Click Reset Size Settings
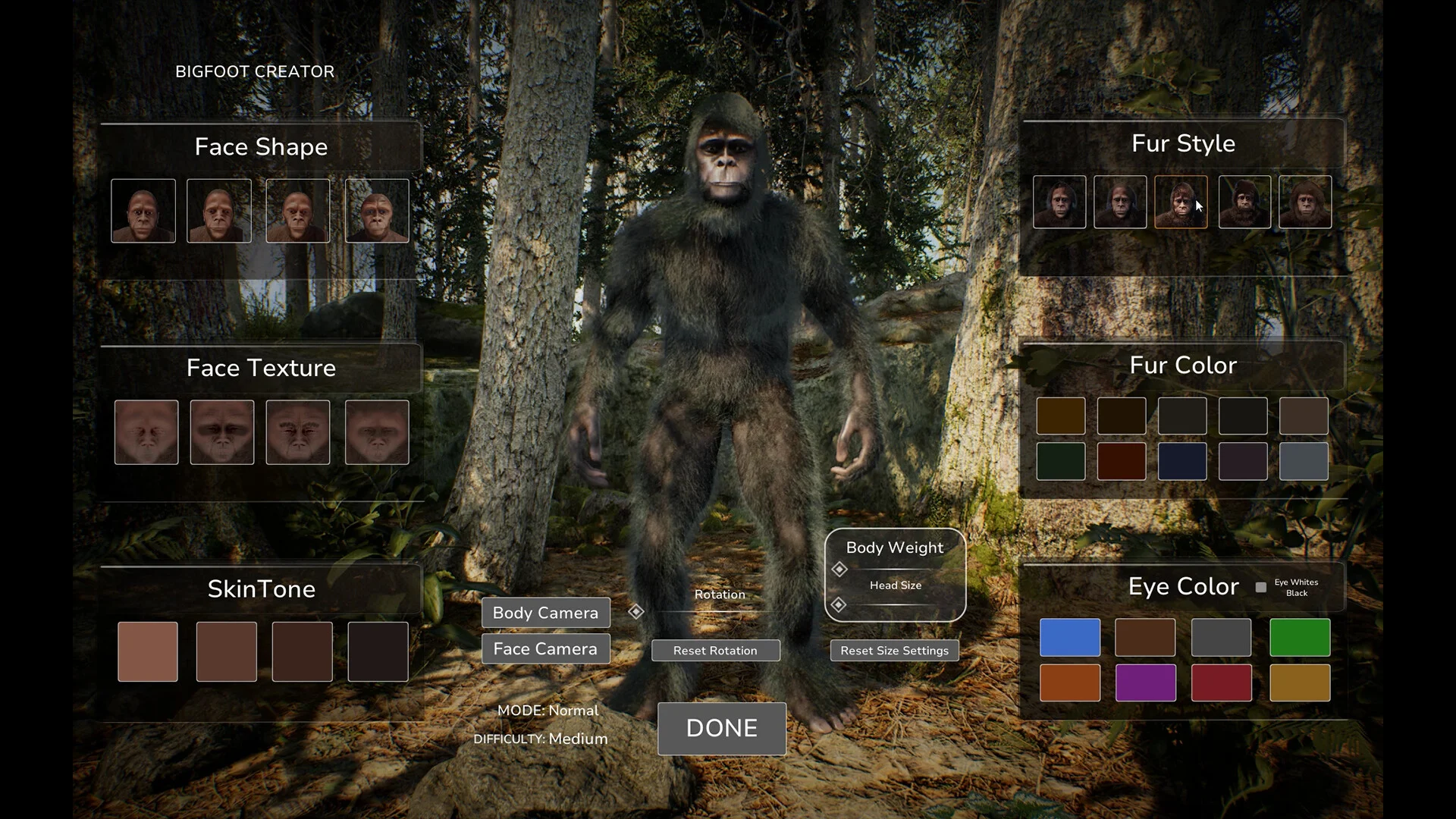The image size is (1456, 819). click(x=894, y=651)
